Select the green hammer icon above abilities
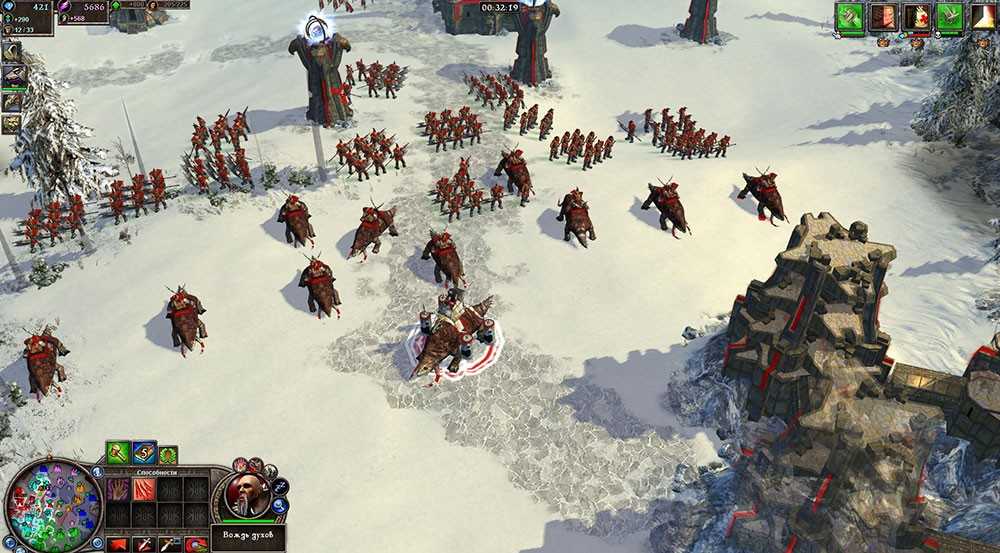Image resolution: width=1000 pixels, height=553 pixels. coord(118,453)
